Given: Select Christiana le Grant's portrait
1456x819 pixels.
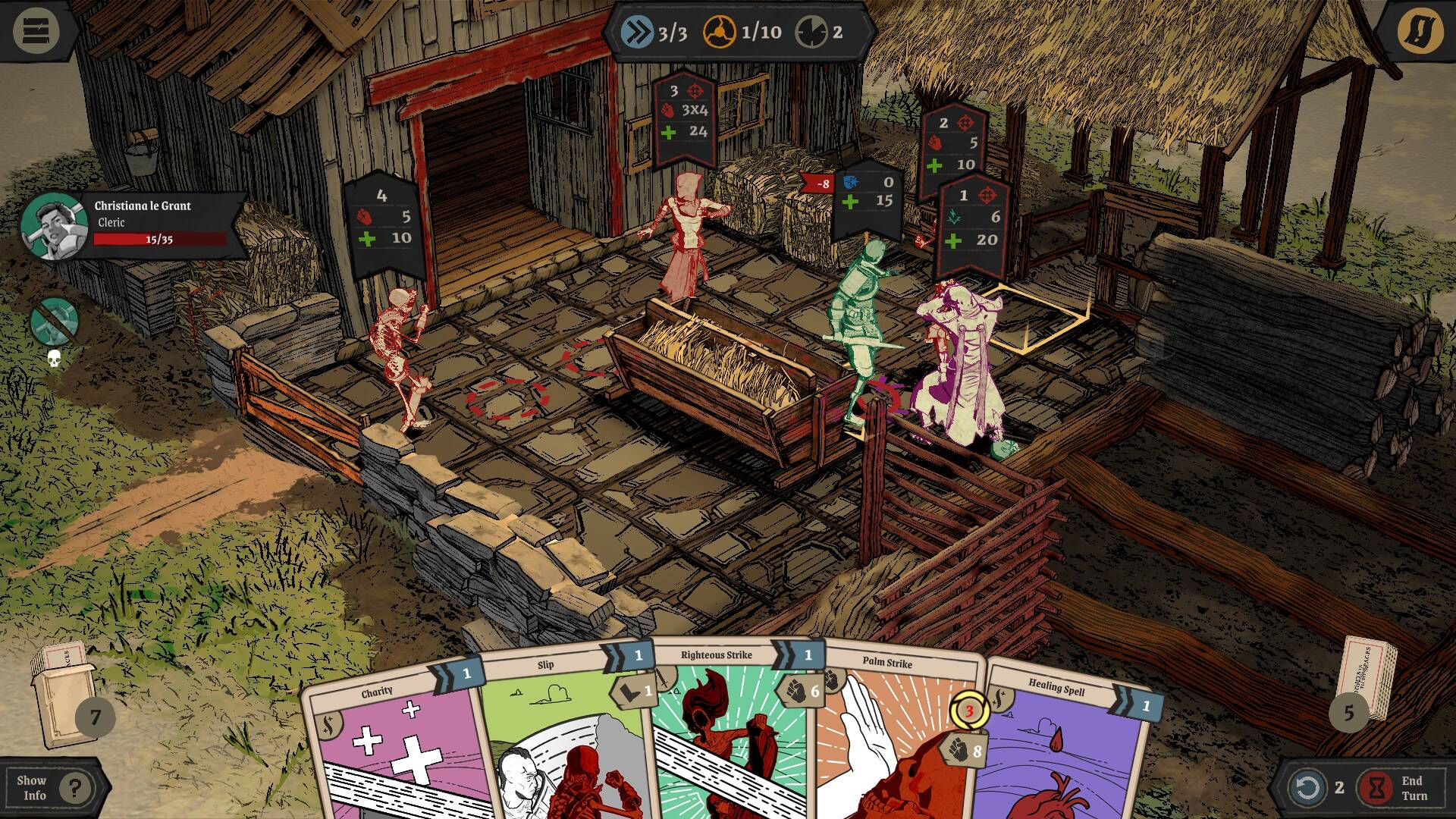Looking at the screenshot, I should pos(53,226).
